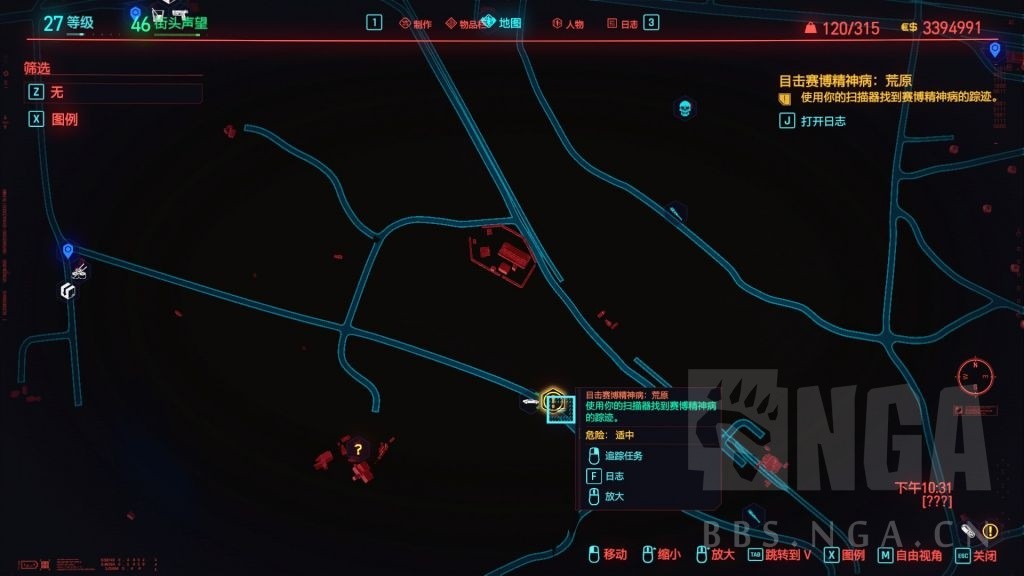Select the blue fast travel pin near left edge
Image resolution: width=1024 pixels, height=576 pixels.
pos(68,251)
